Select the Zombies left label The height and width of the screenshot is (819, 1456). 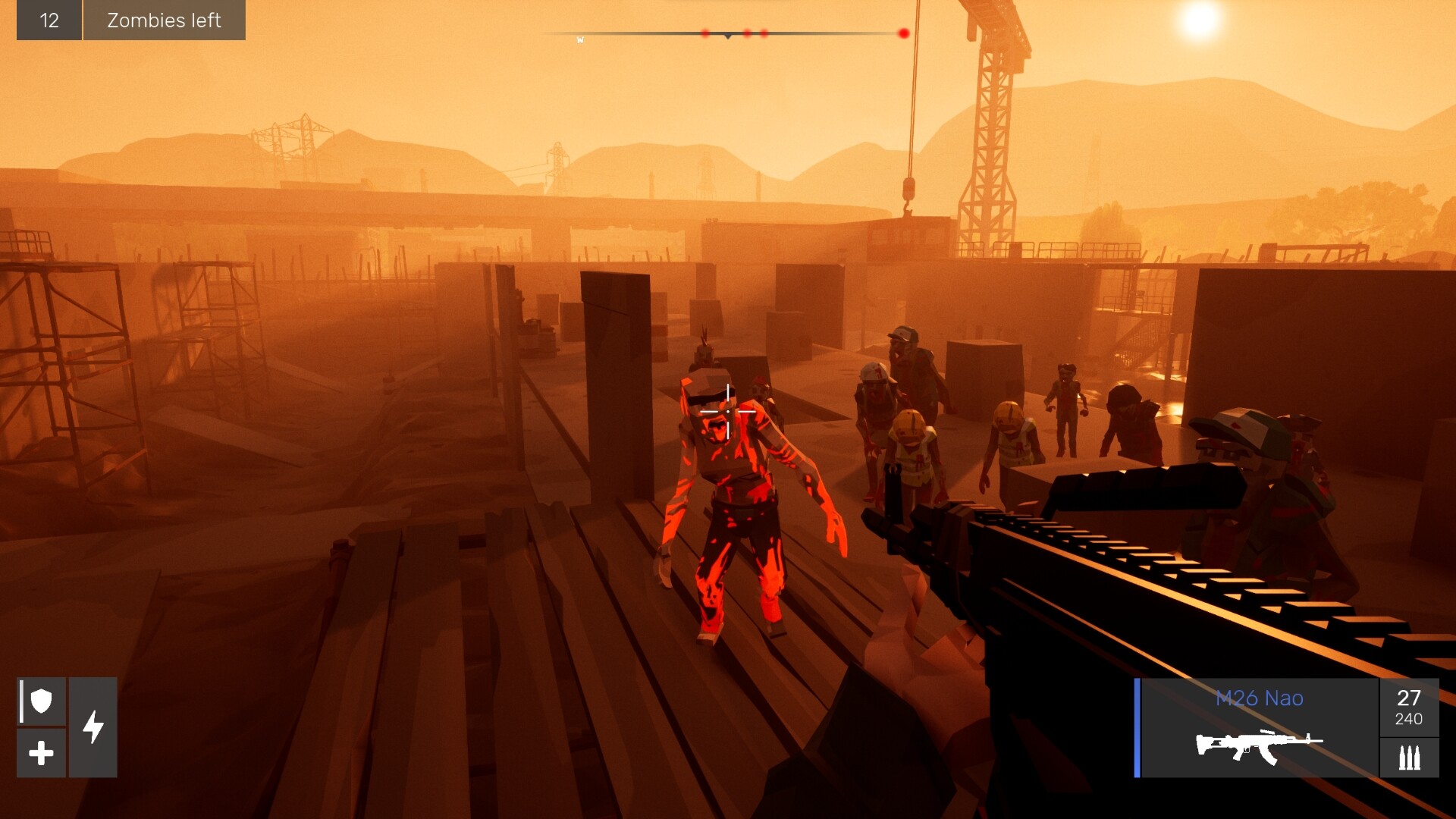tap(164, 20)
